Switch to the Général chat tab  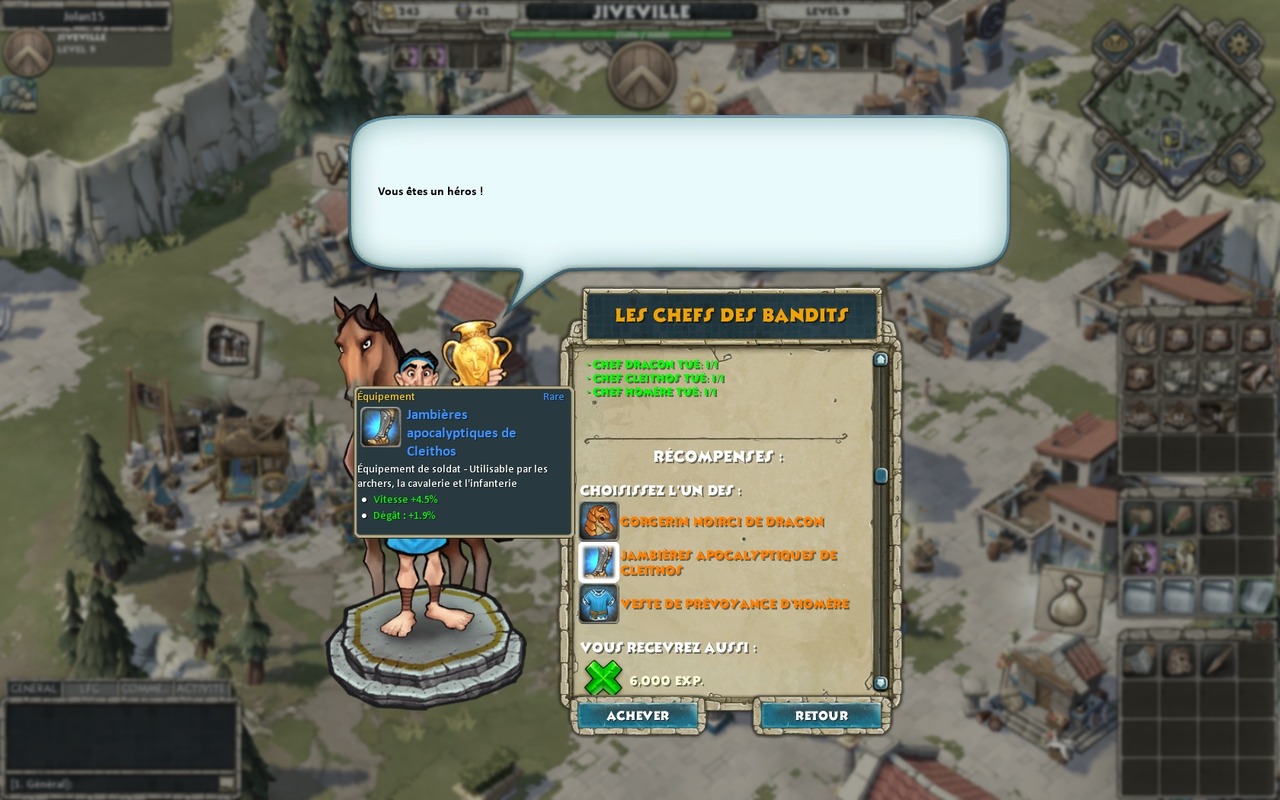point(33,689)
